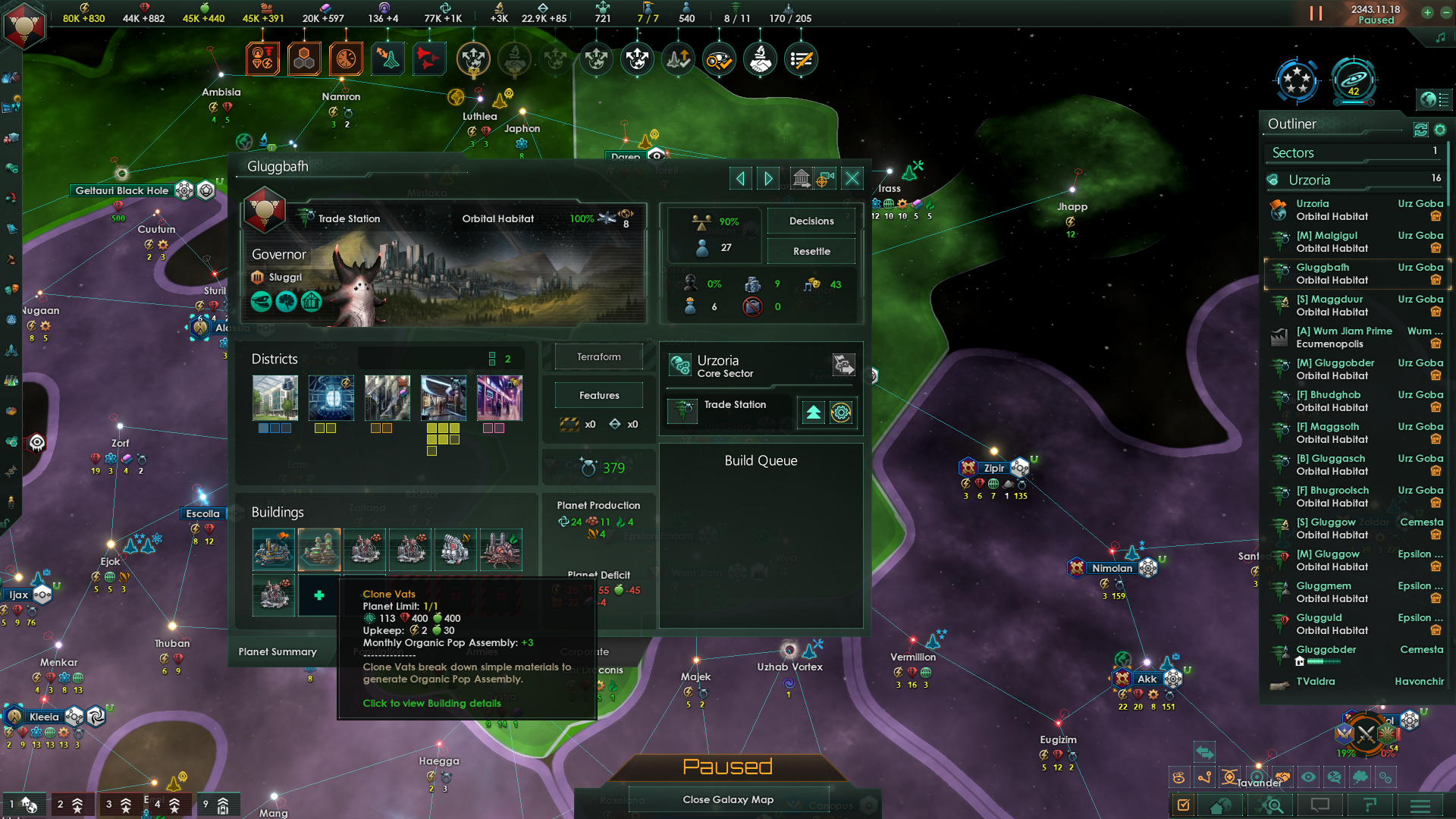Advance to the next planet with the right arrow
Image resolution: width=1456 pixels, height=819 pixels.
click(x=767, y=177)
